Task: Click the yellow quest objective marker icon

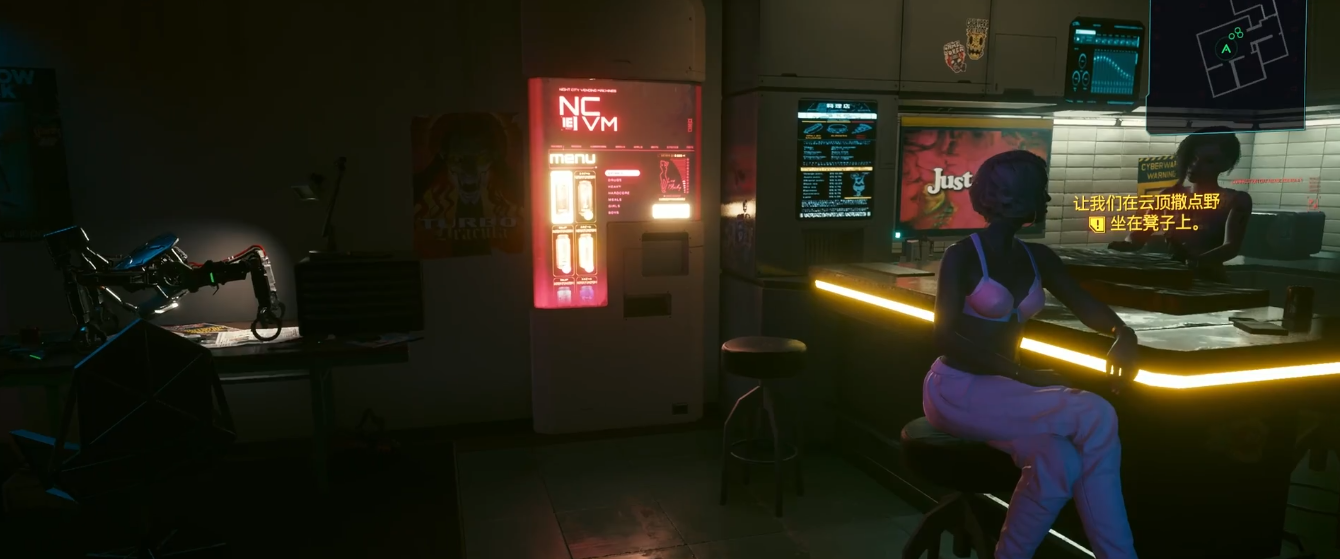Action: coord(1097,224)
